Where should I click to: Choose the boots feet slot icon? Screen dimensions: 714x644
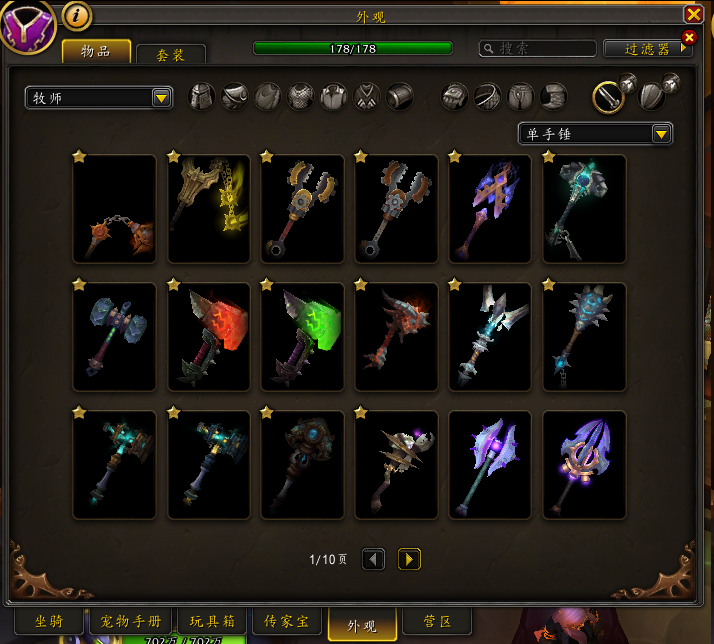pos(554,96)
